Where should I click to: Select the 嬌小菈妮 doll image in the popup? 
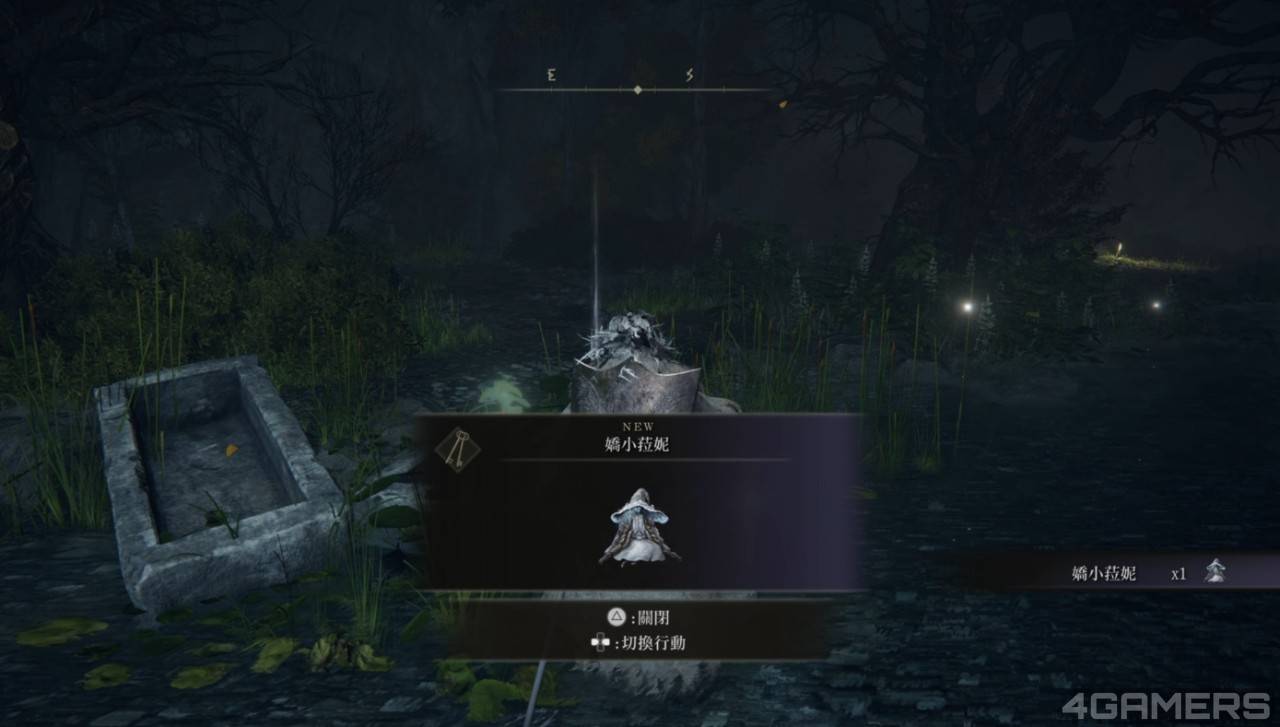[x=639, y=527]
